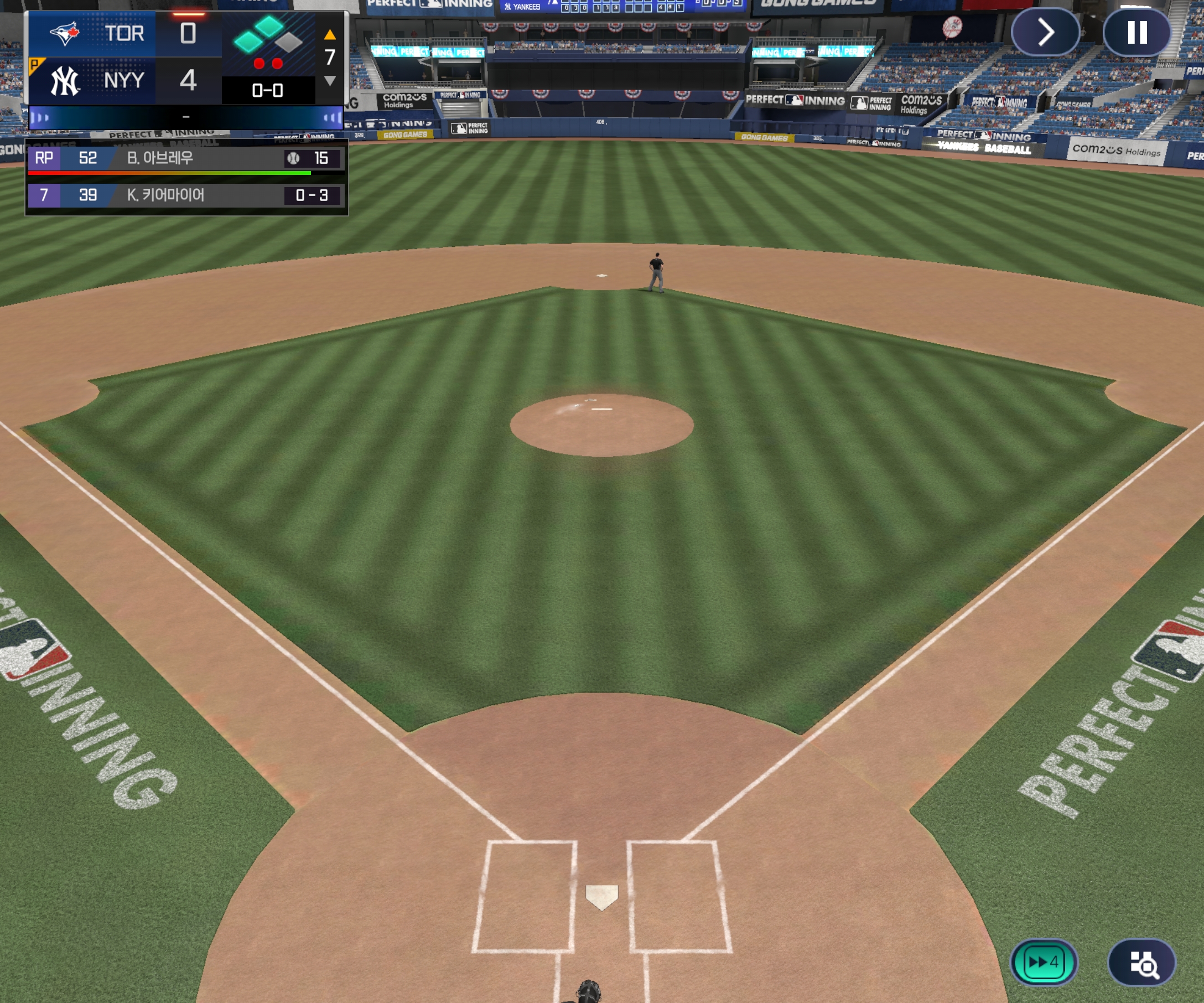
Task: Select pitcher B. 아브레우 info row
Action: coord(186,158)
